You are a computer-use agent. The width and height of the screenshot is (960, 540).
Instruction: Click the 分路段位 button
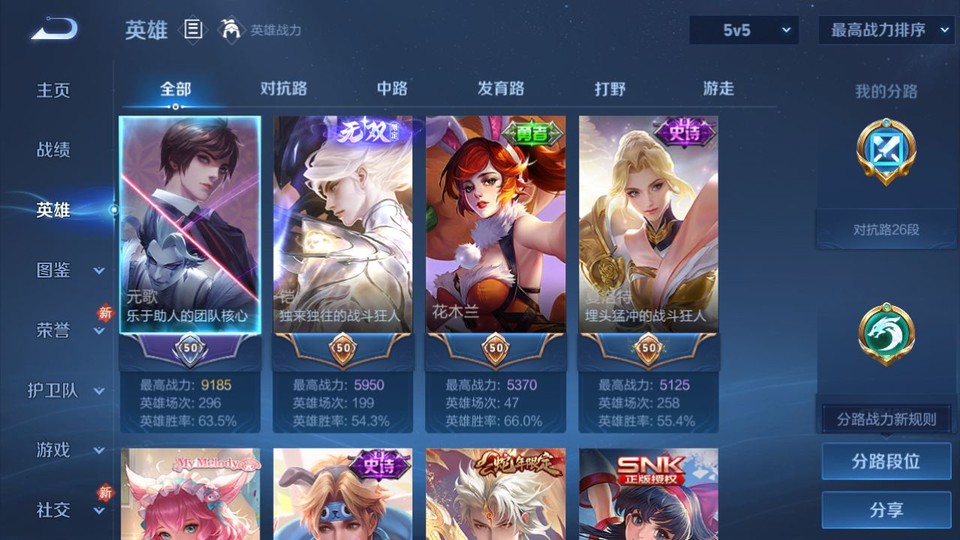coord(886,462)
